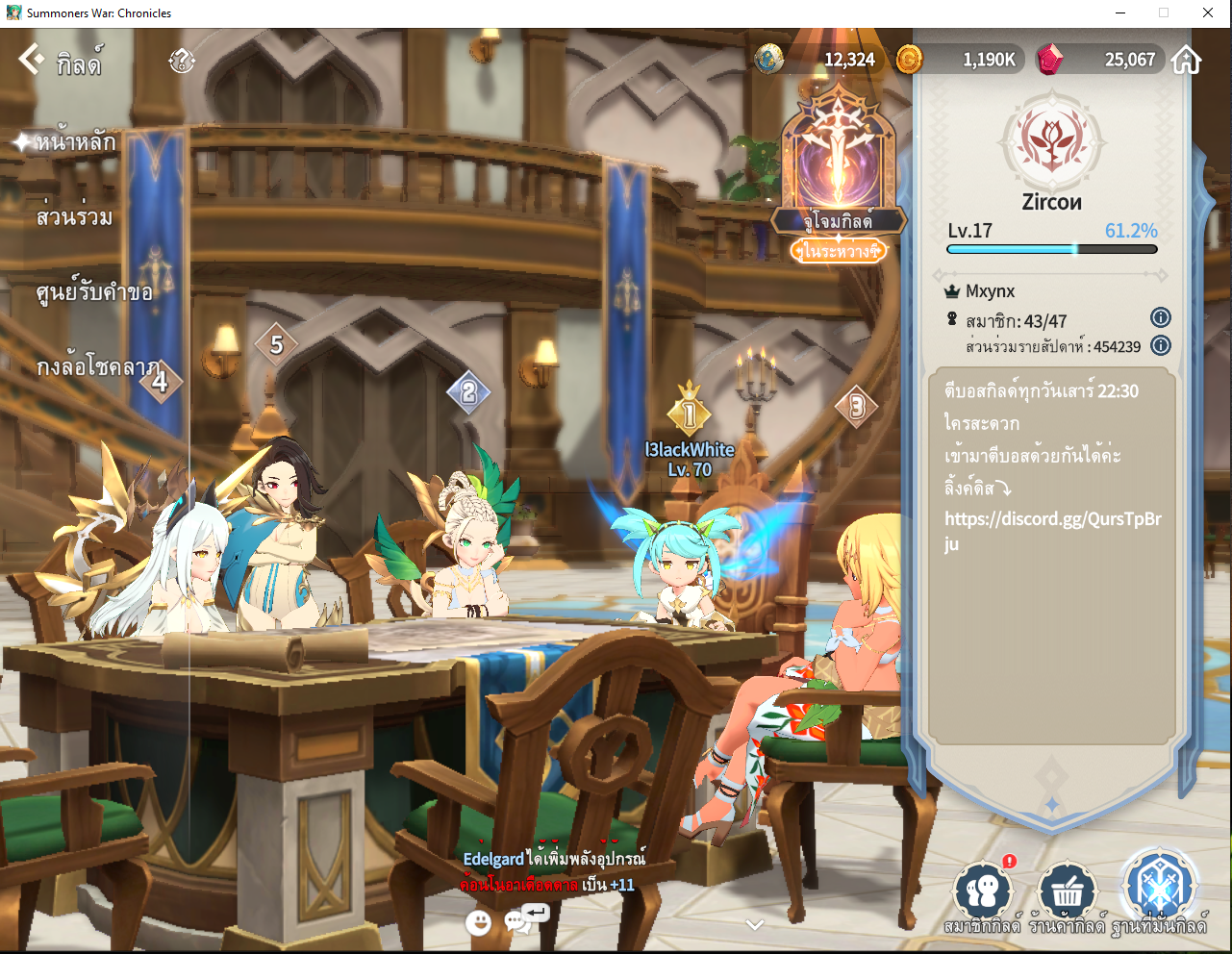
Task: Open the สมาชิกกิลด์ members button
Action: (x=982, y=895)
